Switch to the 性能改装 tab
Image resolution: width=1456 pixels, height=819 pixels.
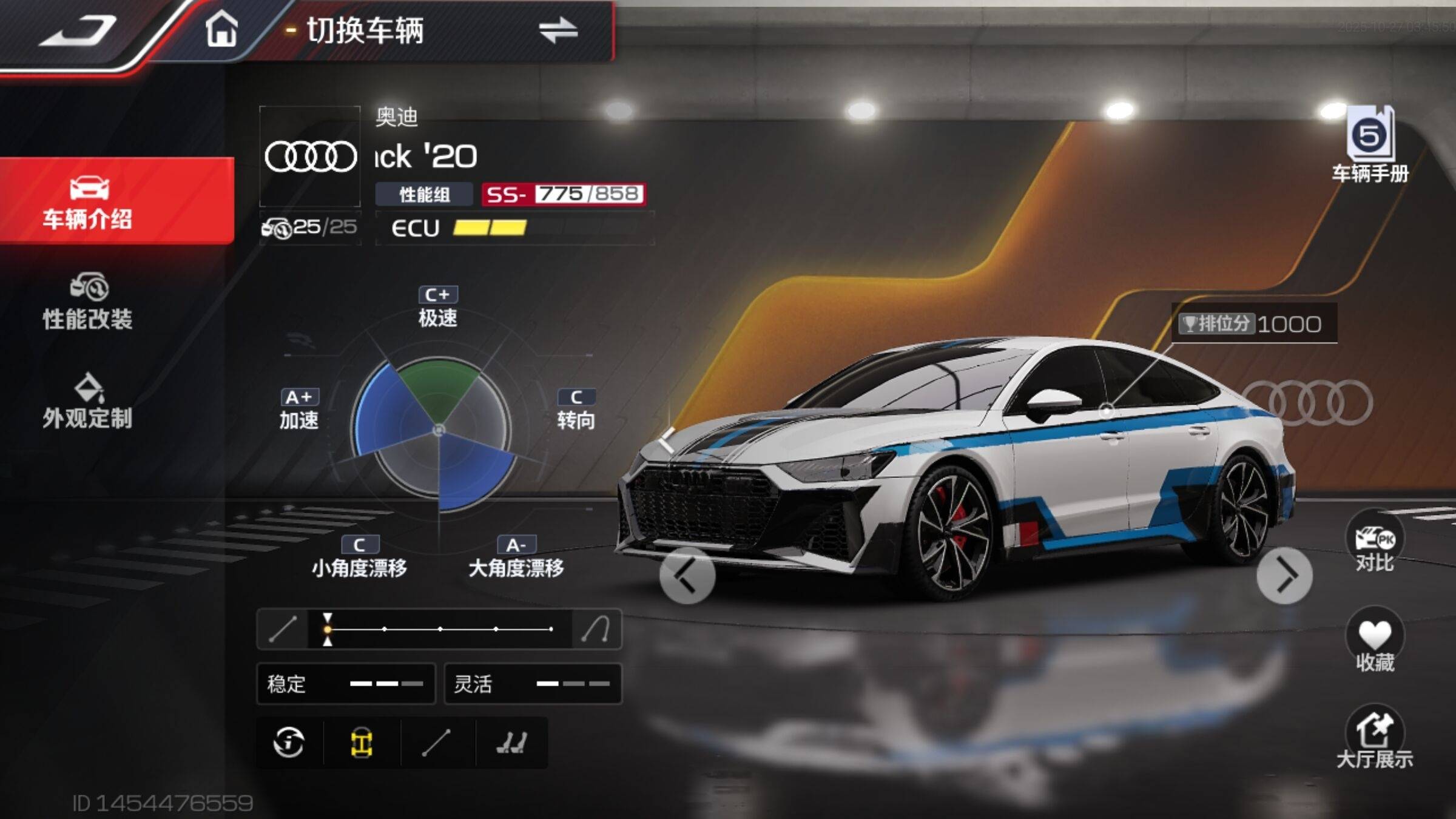coord(88,302)
